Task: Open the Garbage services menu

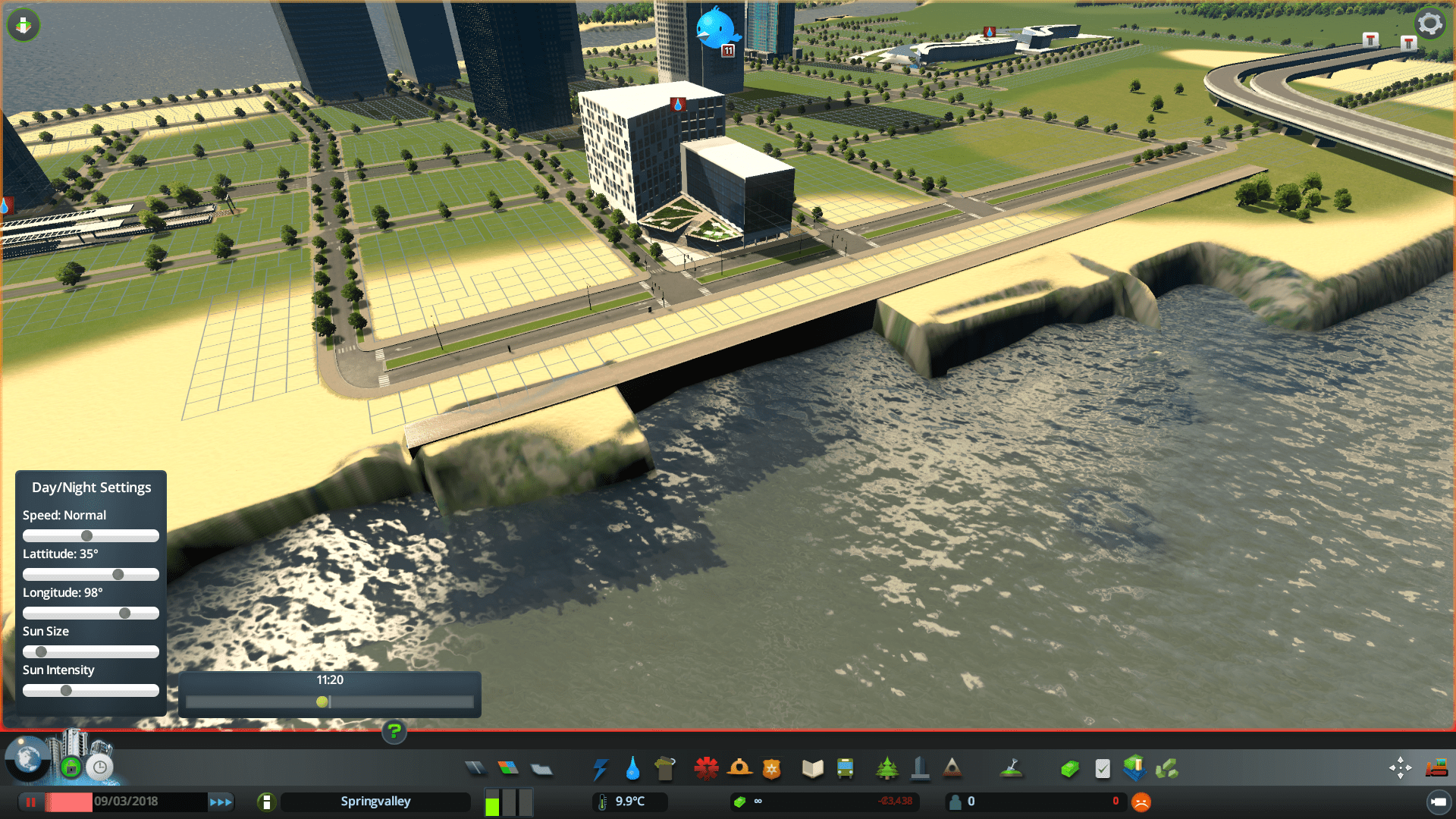Action: pyautogui.click(x=665, y=768)
